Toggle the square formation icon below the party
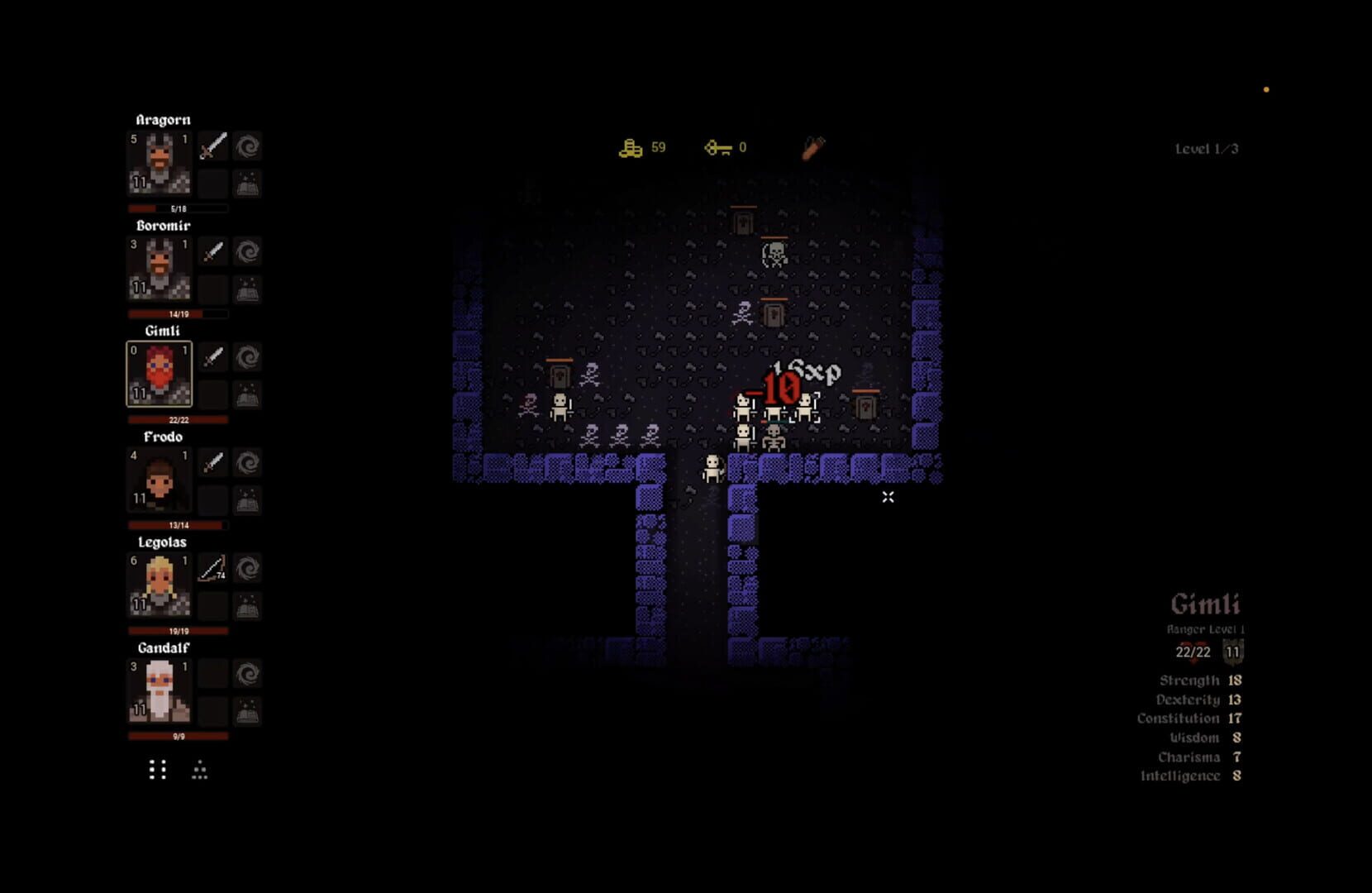Screen dimensions: 1372x893 pyautogui.click(x=157, y=771)
